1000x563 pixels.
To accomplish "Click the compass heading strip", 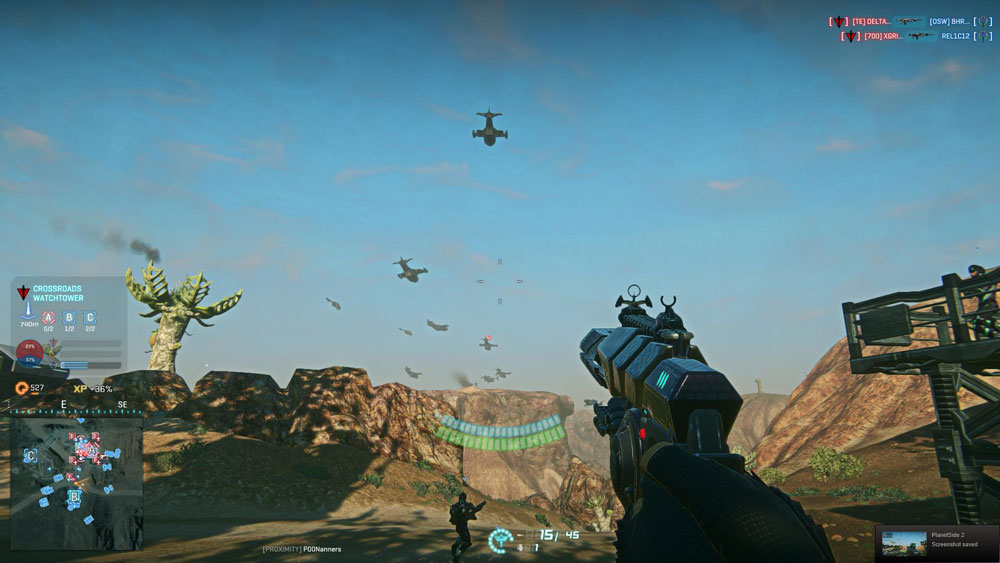I will click(x=77, y=406).
